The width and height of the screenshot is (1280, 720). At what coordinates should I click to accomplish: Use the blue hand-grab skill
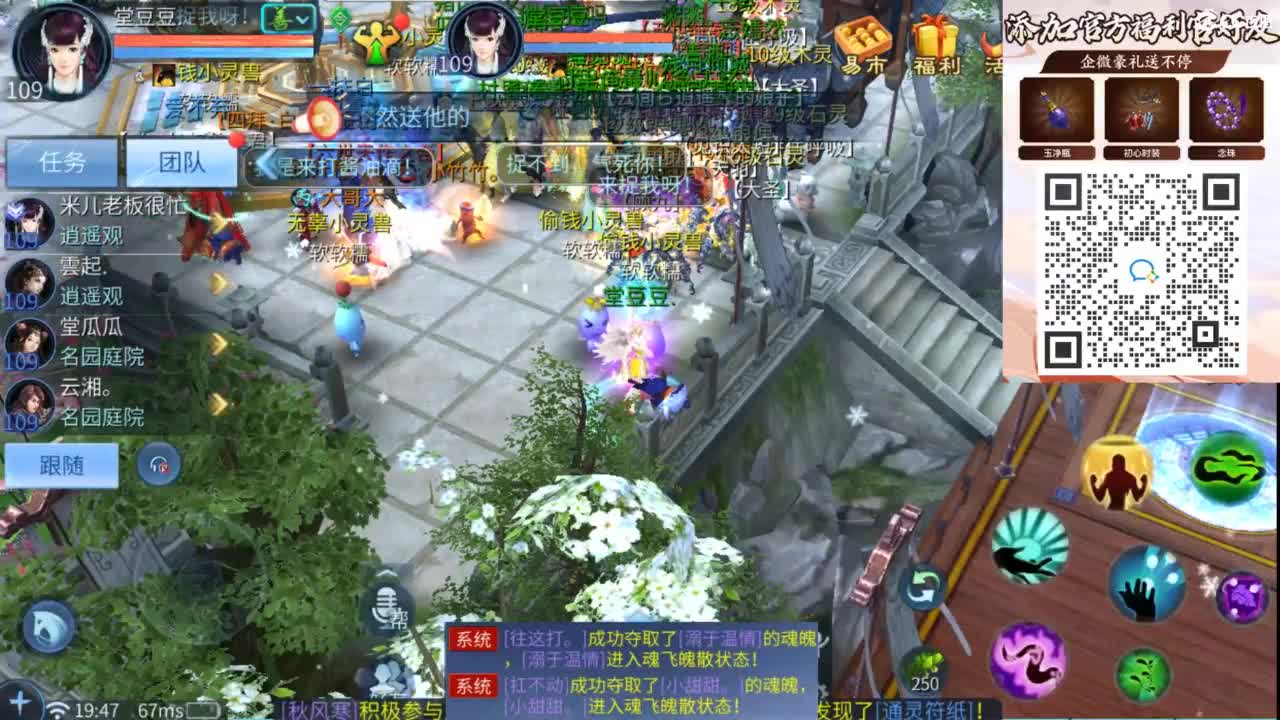[x=1147, y=584]
